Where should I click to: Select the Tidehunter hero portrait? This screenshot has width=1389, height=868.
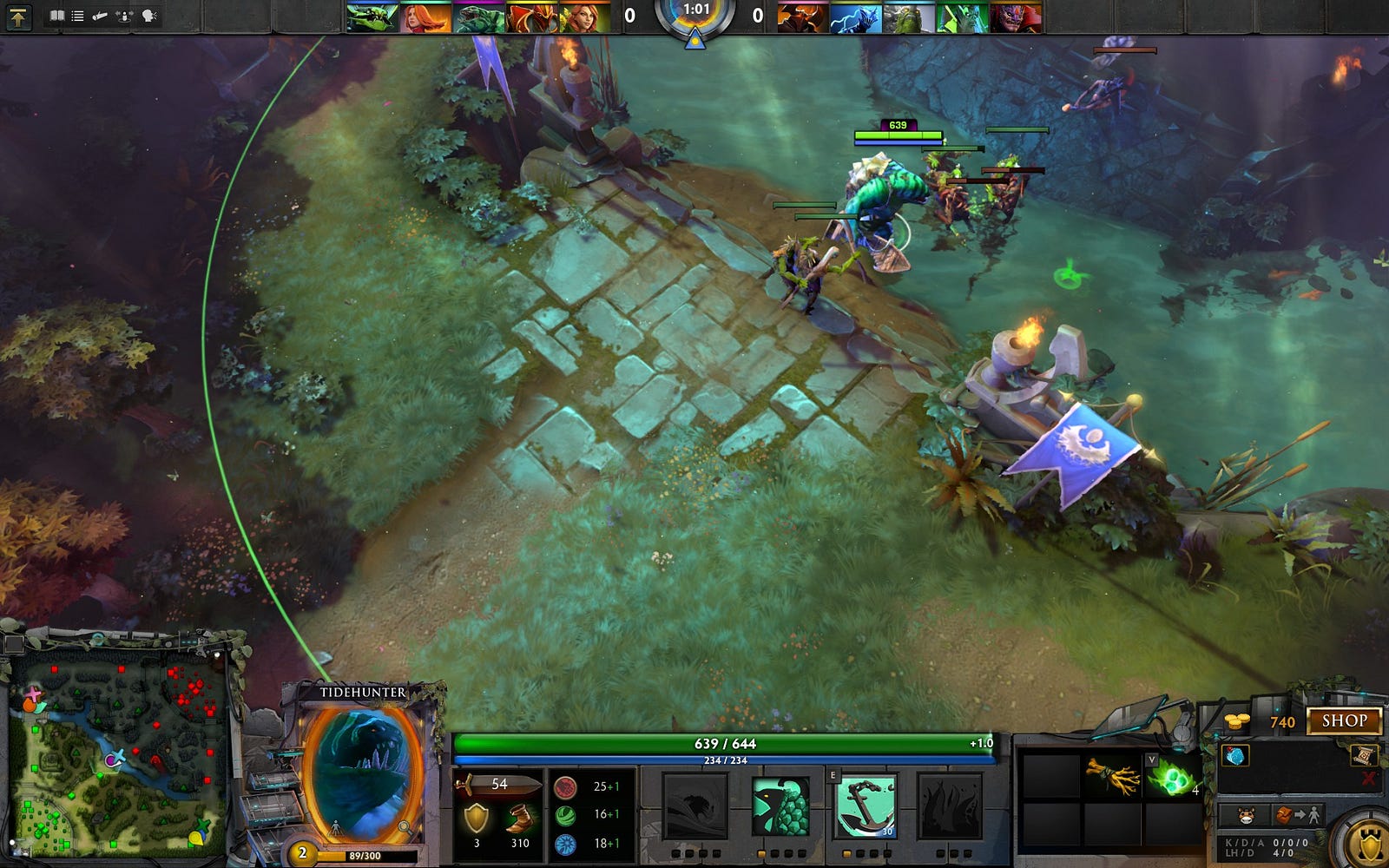coord(365,768)
